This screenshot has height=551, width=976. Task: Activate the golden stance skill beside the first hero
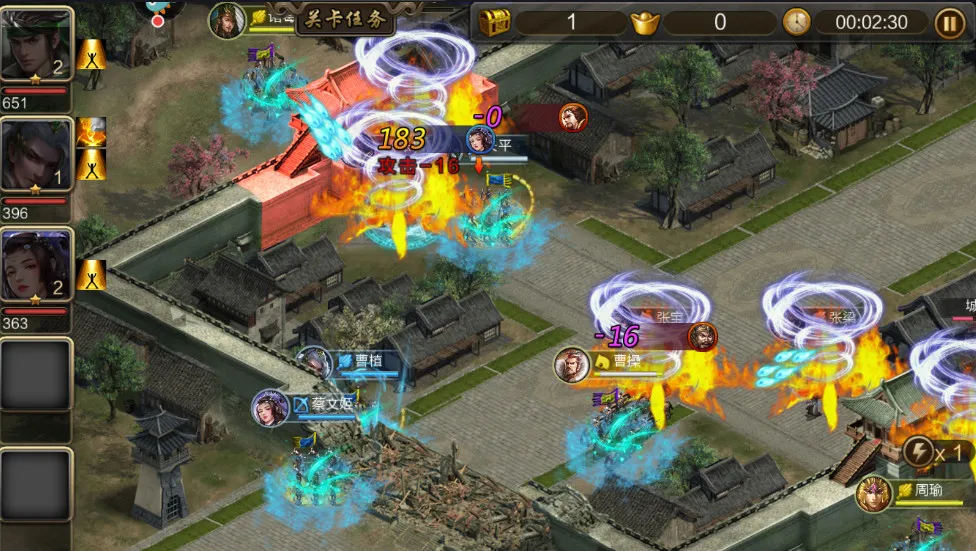pyautogui.click(x=91, y=54)
